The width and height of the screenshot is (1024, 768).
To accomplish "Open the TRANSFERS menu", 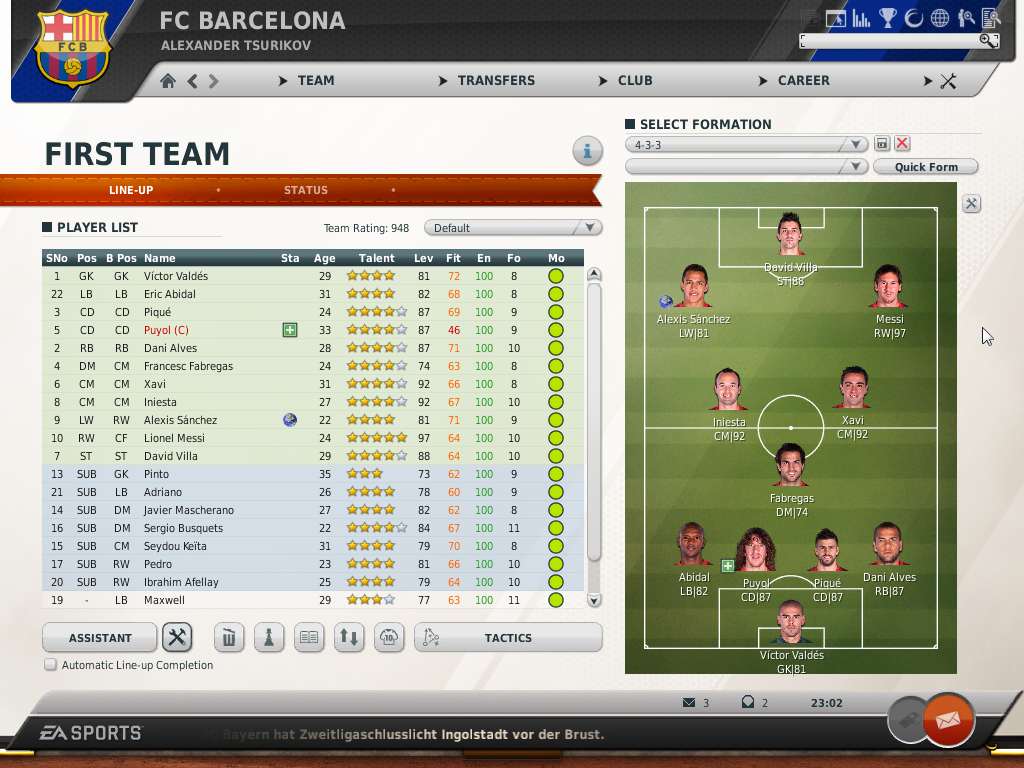I will tap(495, 80).
